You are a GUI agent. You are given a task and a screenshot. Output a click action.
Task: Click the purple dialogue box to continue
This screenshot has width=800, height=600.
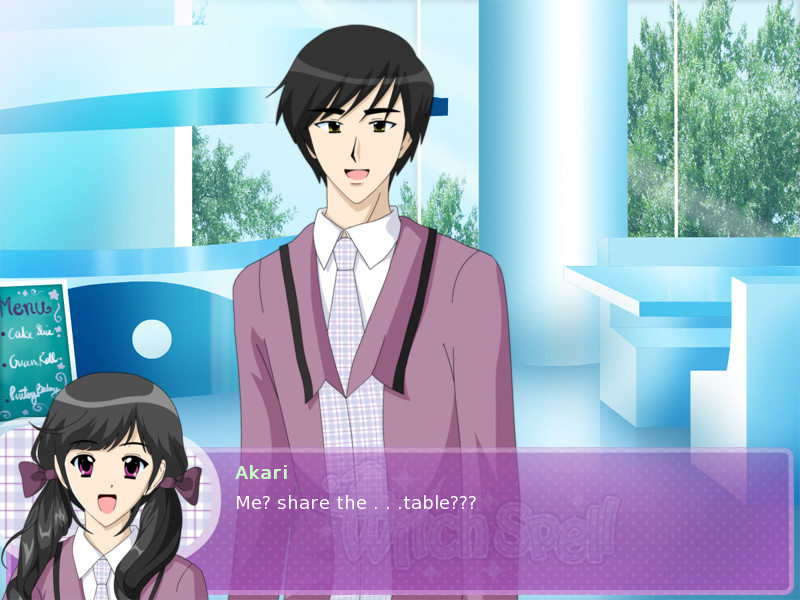pos(500,525)
